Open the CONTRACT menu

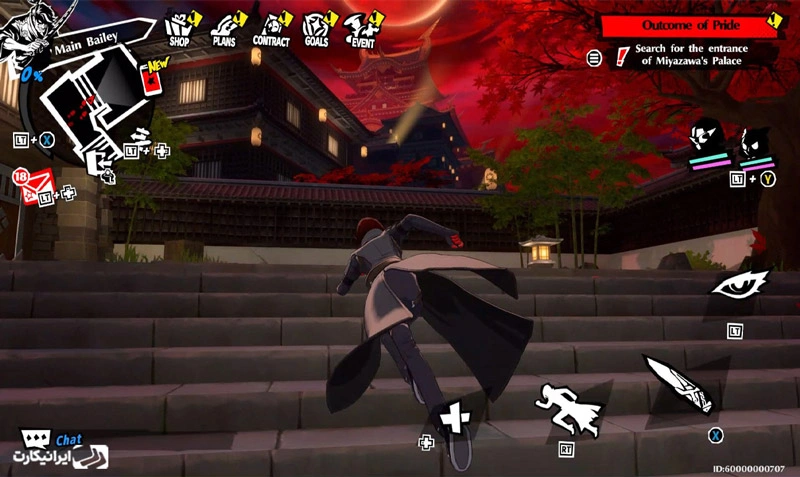(272, 29)
